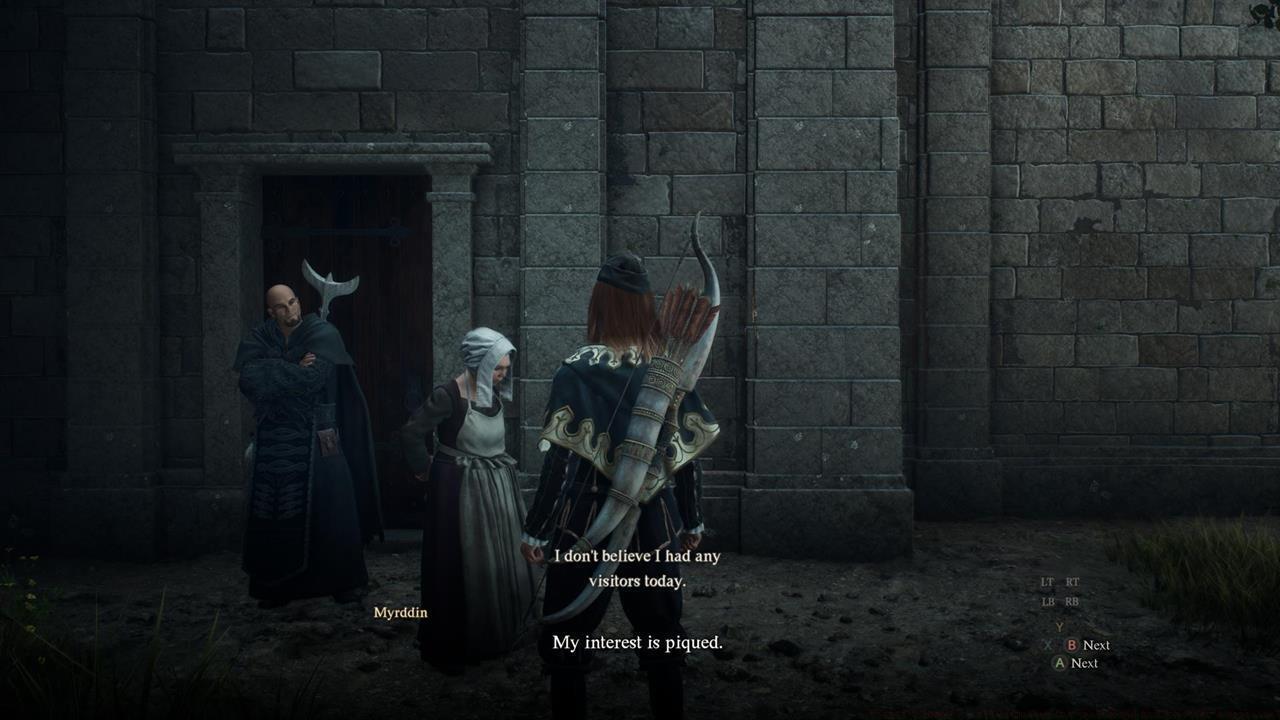Click the word 'Next' beside the A prompt
The width and height of the screenshot is (1280, 720).
coord(1085,662)
